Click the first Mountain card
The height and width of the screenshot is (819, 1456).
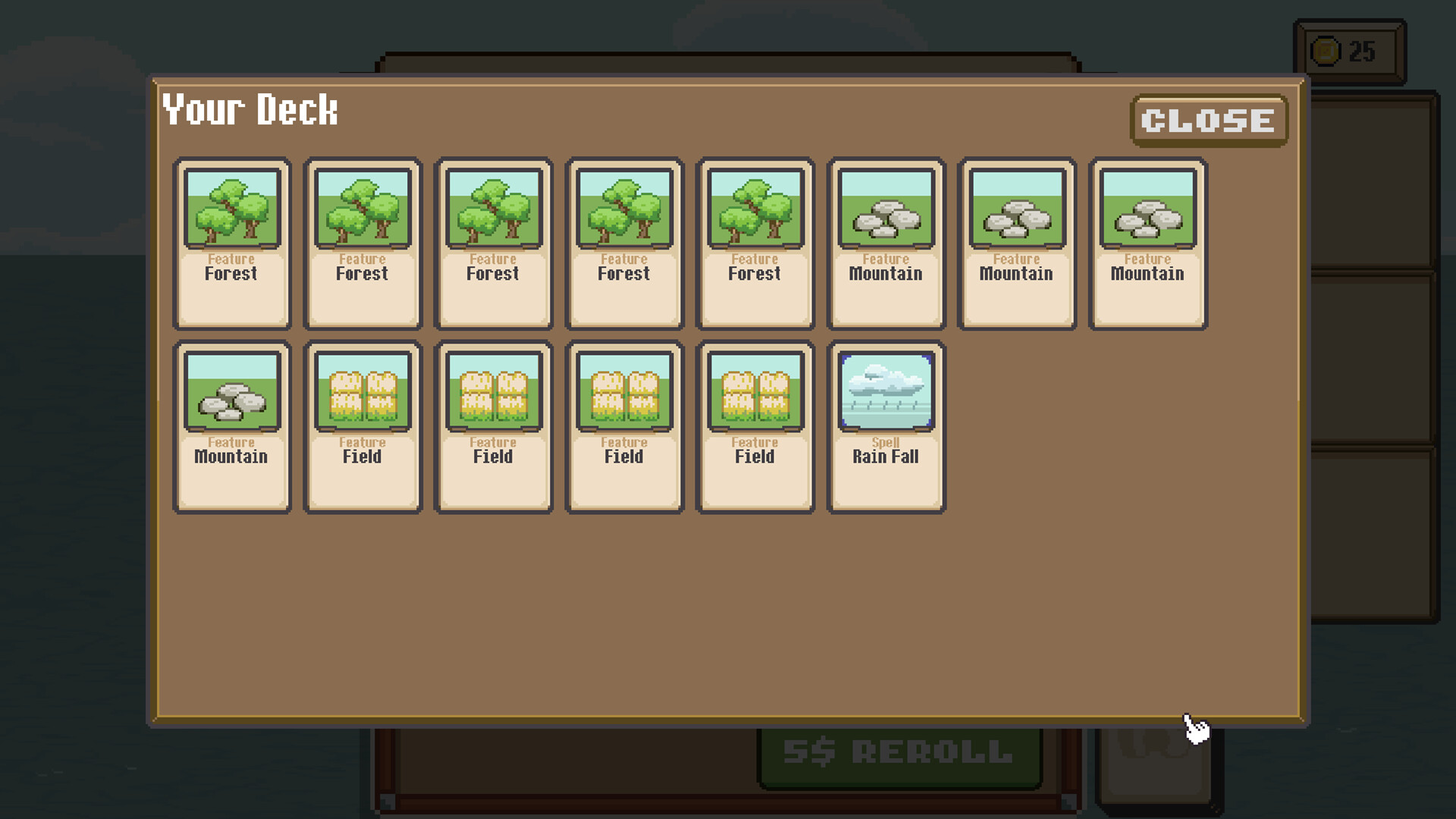pos(885,243)
